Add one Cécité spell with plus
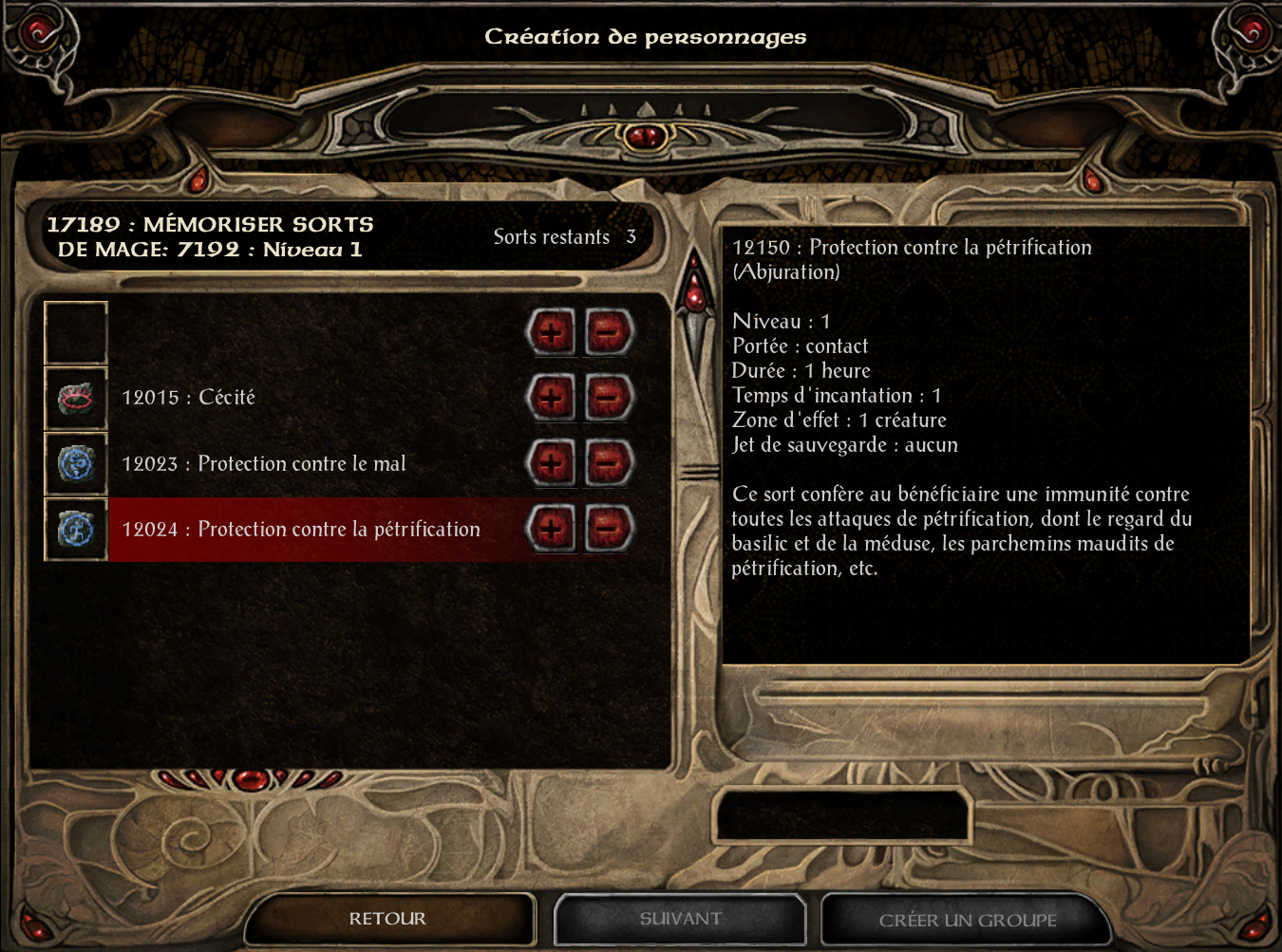 click(551, 398)
